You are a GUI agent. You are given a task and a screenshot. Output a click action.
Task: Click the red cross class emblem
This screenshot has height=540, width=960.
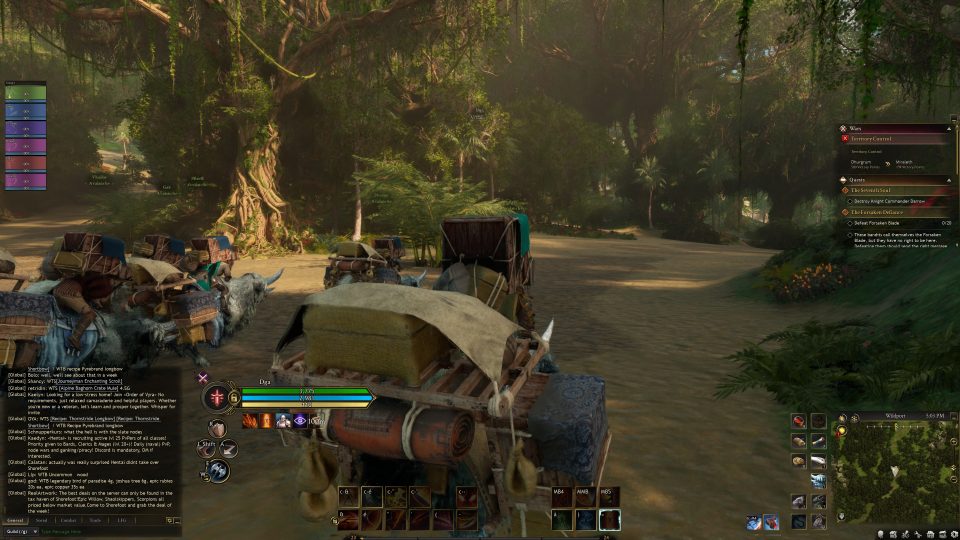tap(218, 398)
